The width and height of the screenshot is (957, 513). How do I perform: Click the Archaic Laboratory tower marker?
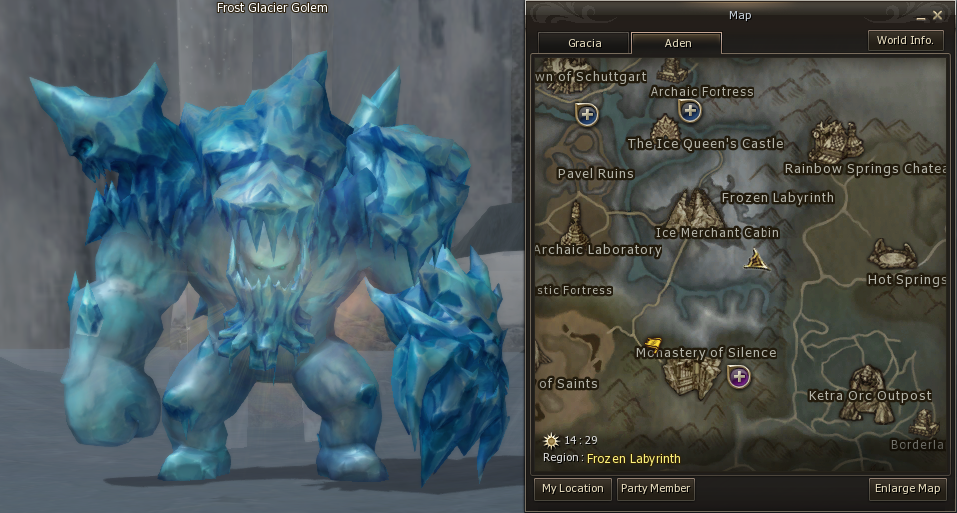tap(574, 223)
